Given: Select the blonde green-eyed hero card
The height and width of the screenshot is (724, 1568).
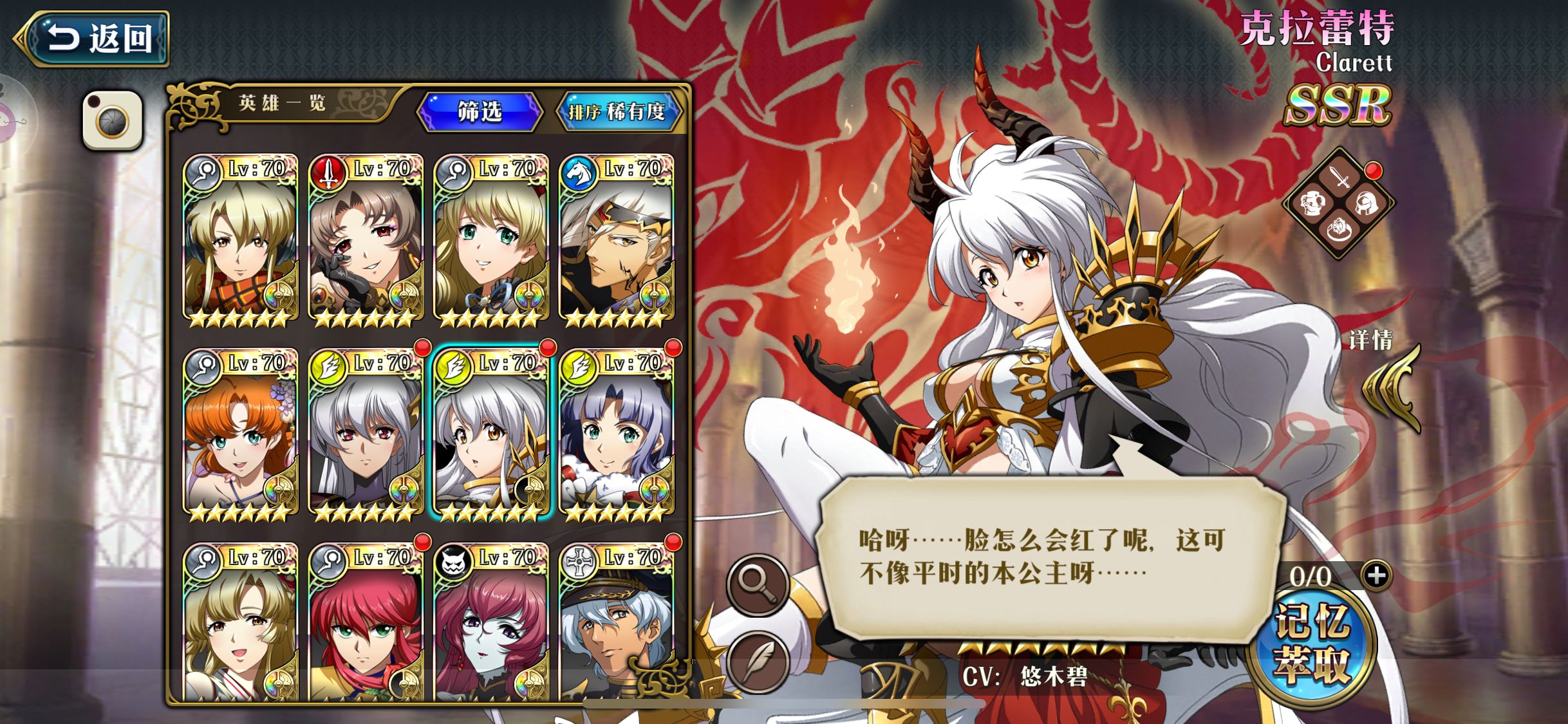Looking at the screenshot, I should click(x=491, y=239).
